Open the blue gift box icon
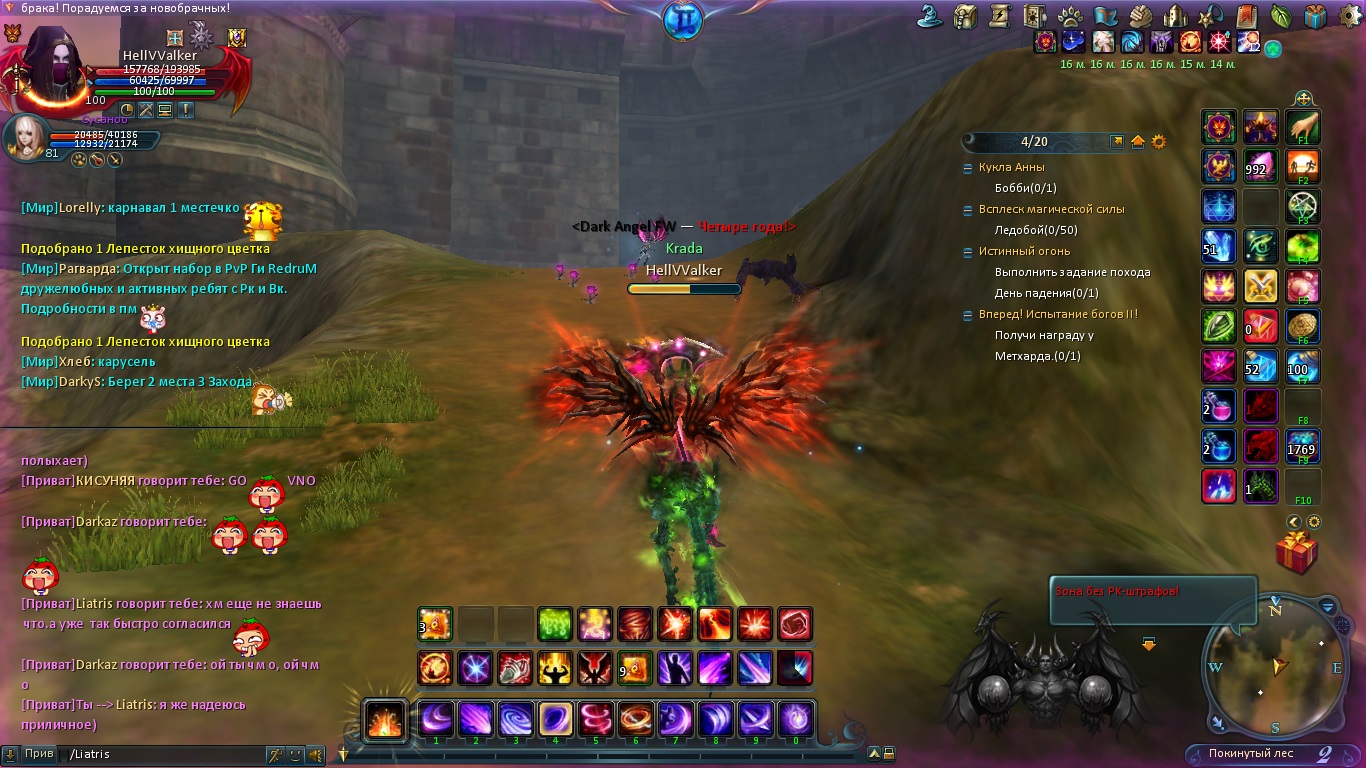1366x768 pixels. pos(1315,16)
